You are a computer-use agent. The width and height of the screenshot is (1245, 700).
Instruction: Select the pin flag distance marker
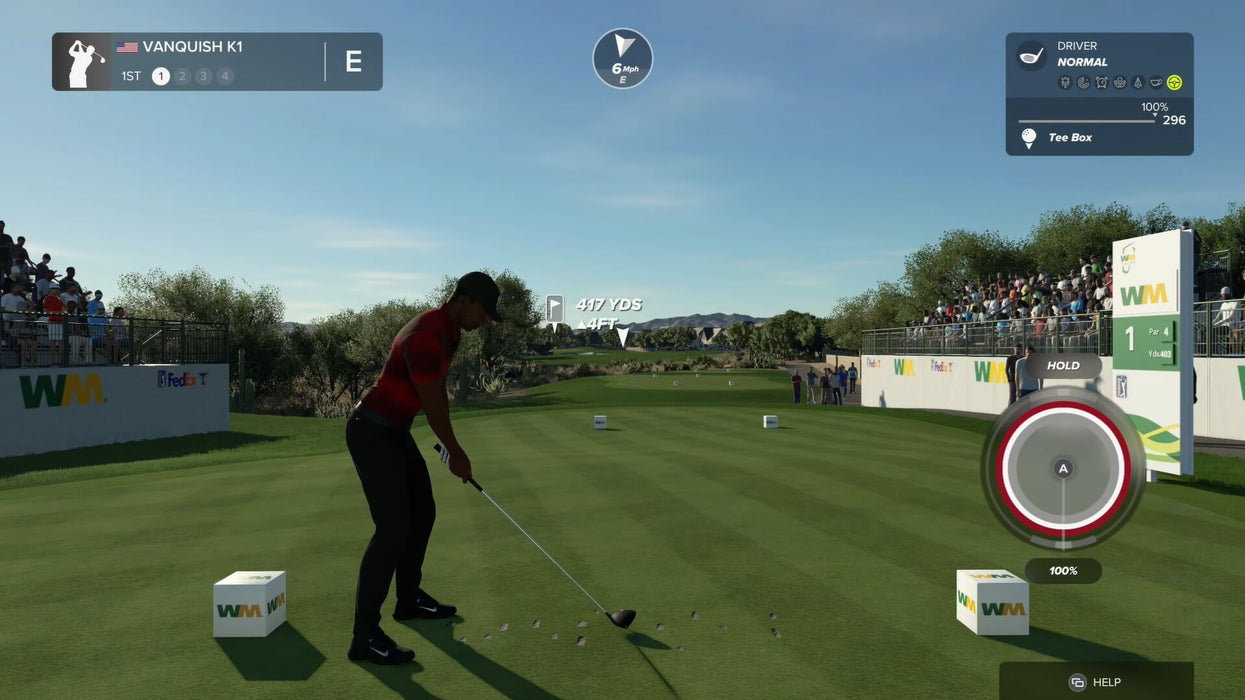(x=554, y=308)
